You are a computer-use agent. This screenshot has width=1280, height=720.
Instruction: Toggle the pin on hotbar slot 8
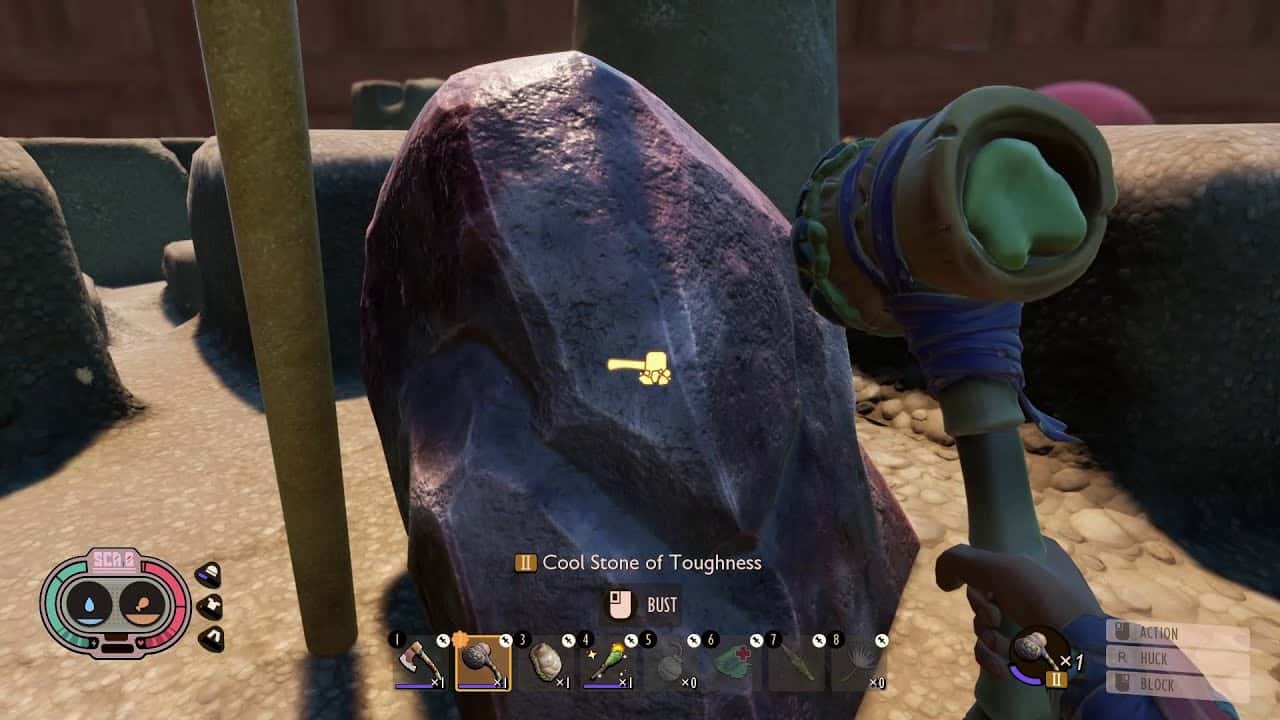[880, 638]
